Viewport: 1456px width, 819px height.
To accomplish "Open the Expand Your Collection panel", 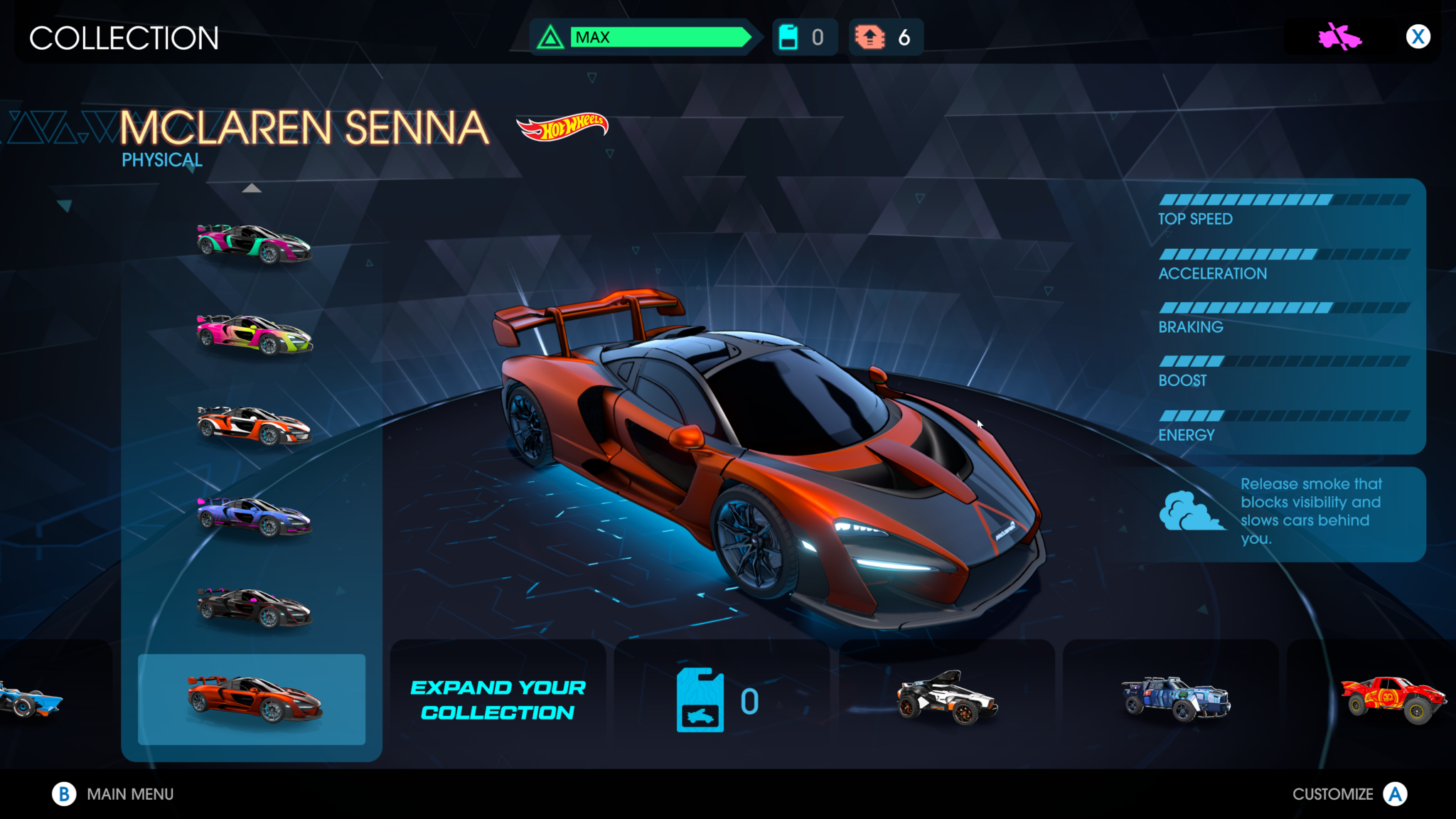I will coord(498,700).
